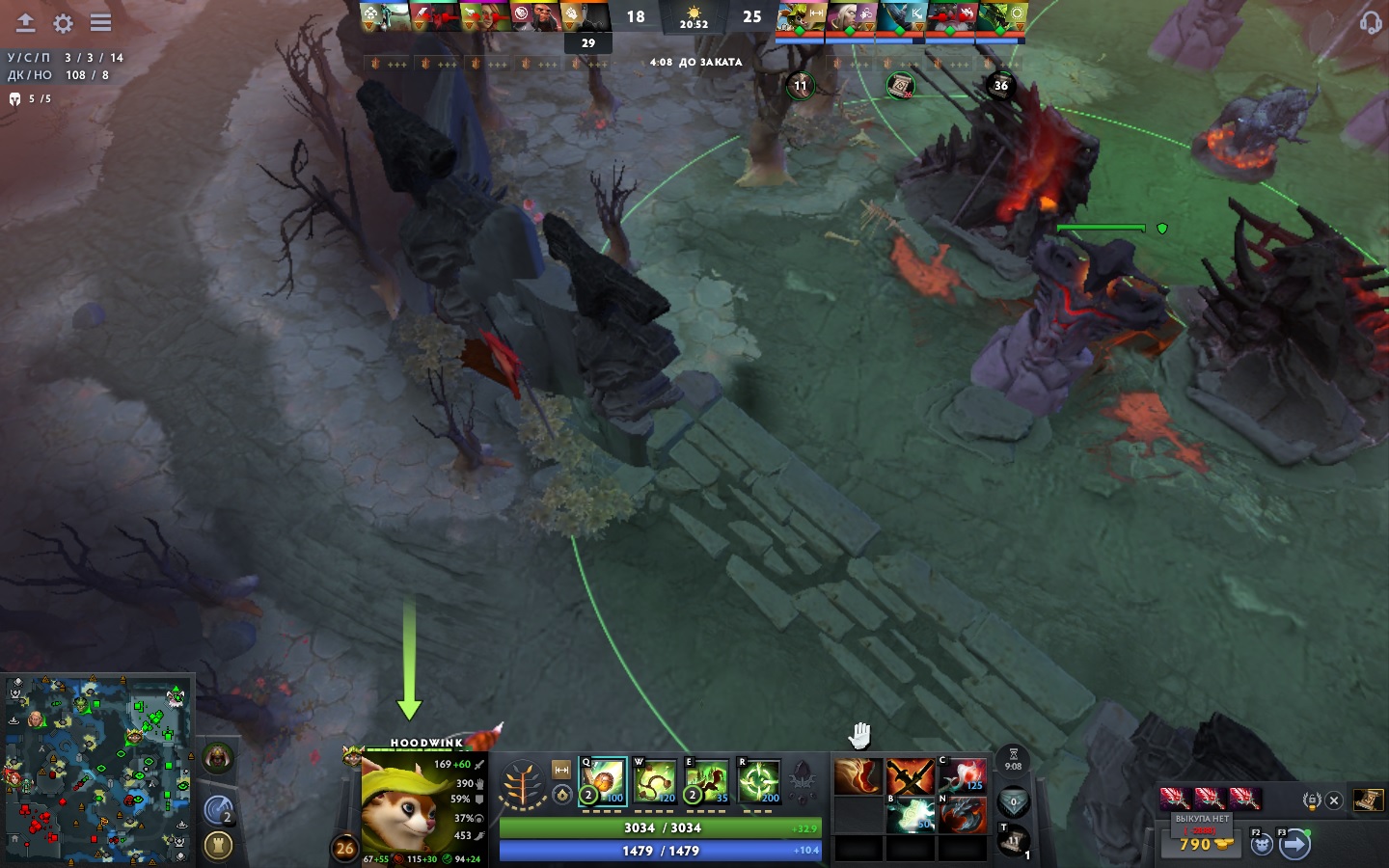Use the Town Portal Scroll slot
Viewport: 1389px width, 868px height.
click(x=1013, y=842)
